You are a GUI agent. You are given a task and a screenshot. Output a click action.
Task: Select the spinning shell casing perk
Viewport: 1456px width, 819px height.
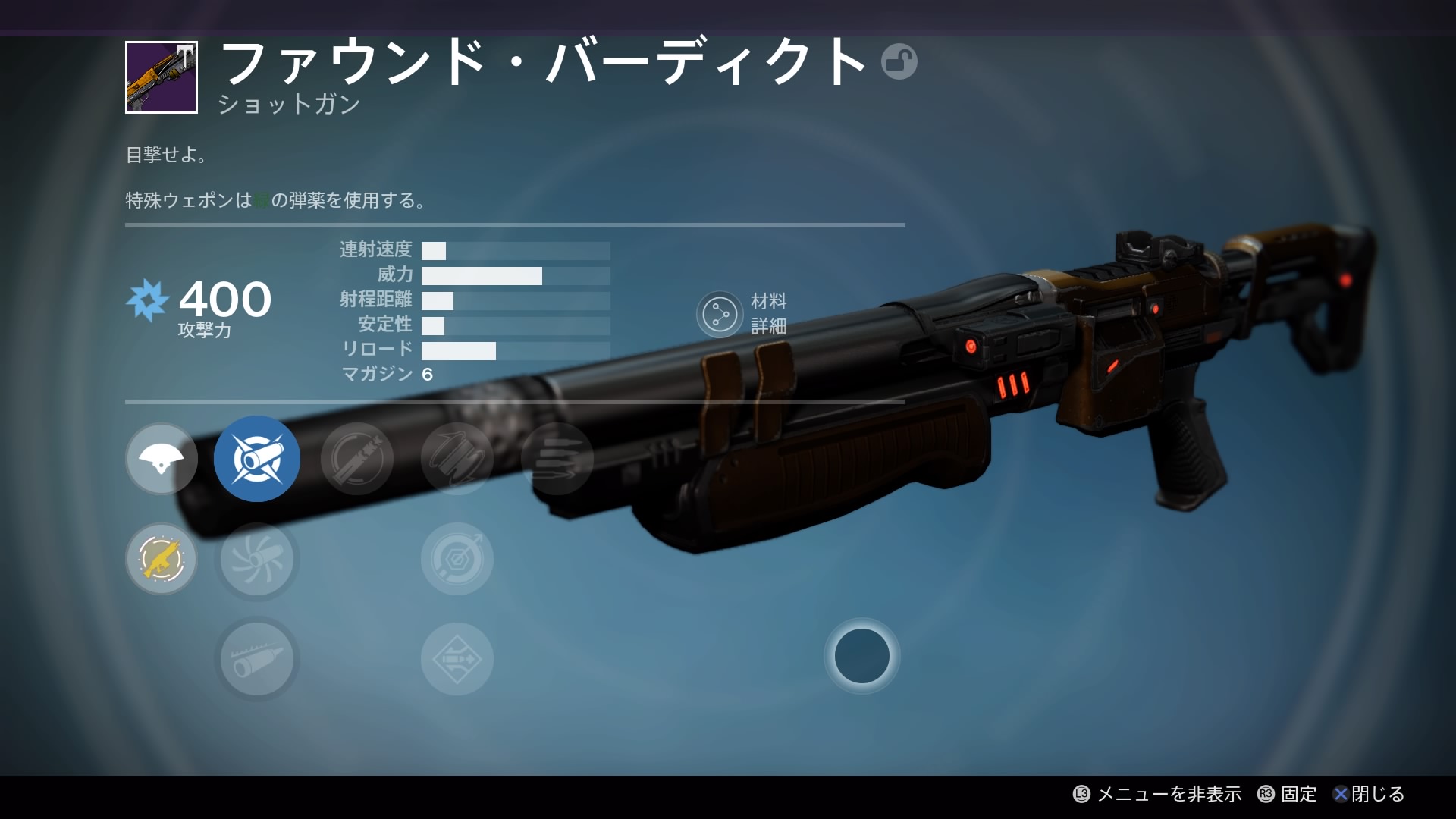click(357, 459)
